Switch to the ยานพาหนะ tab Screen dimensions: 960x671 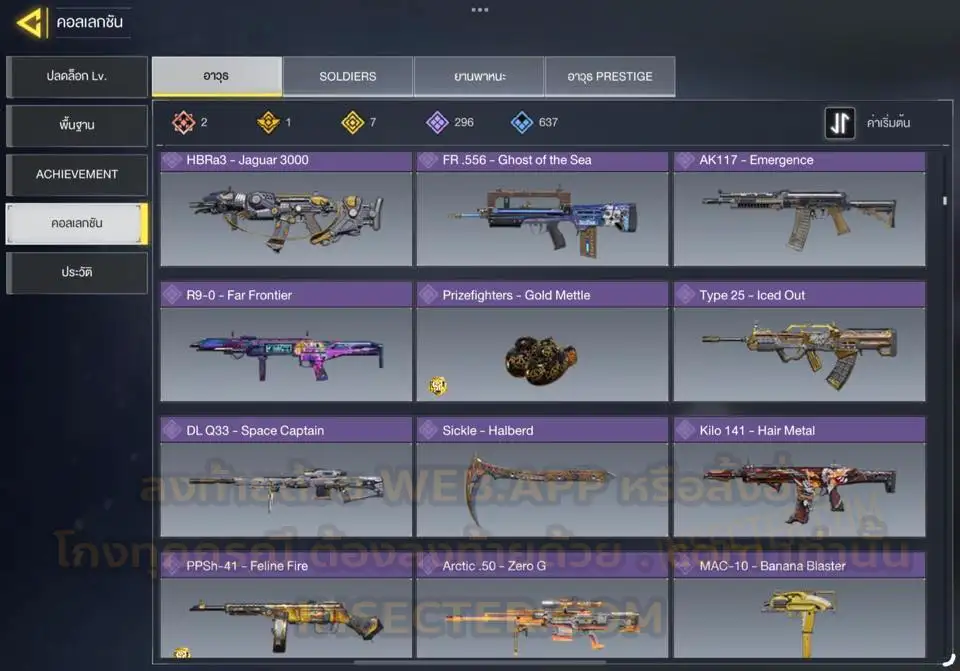point(479,77)
